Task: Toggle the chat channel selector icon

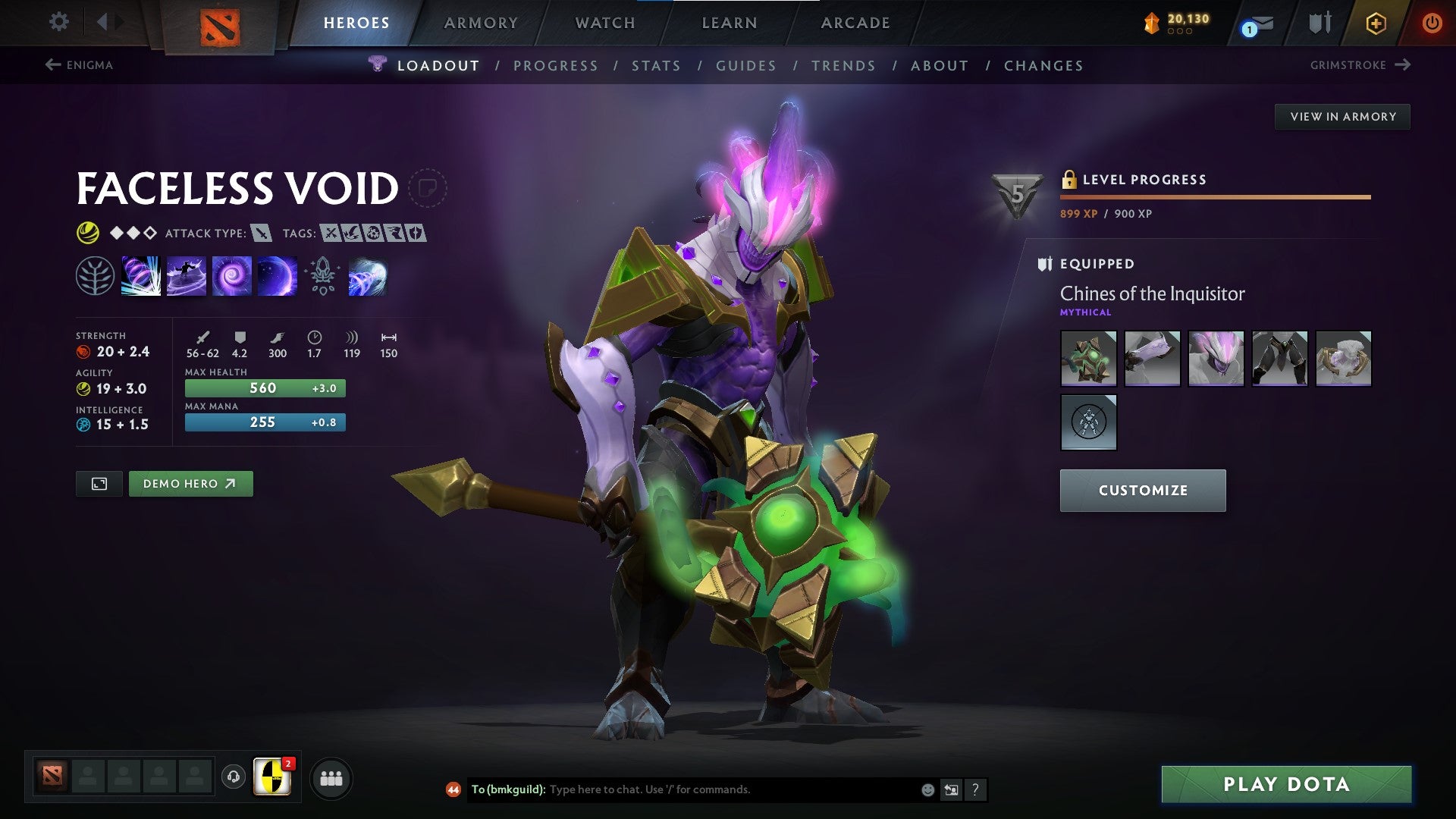Action: [x=951, y=789]
